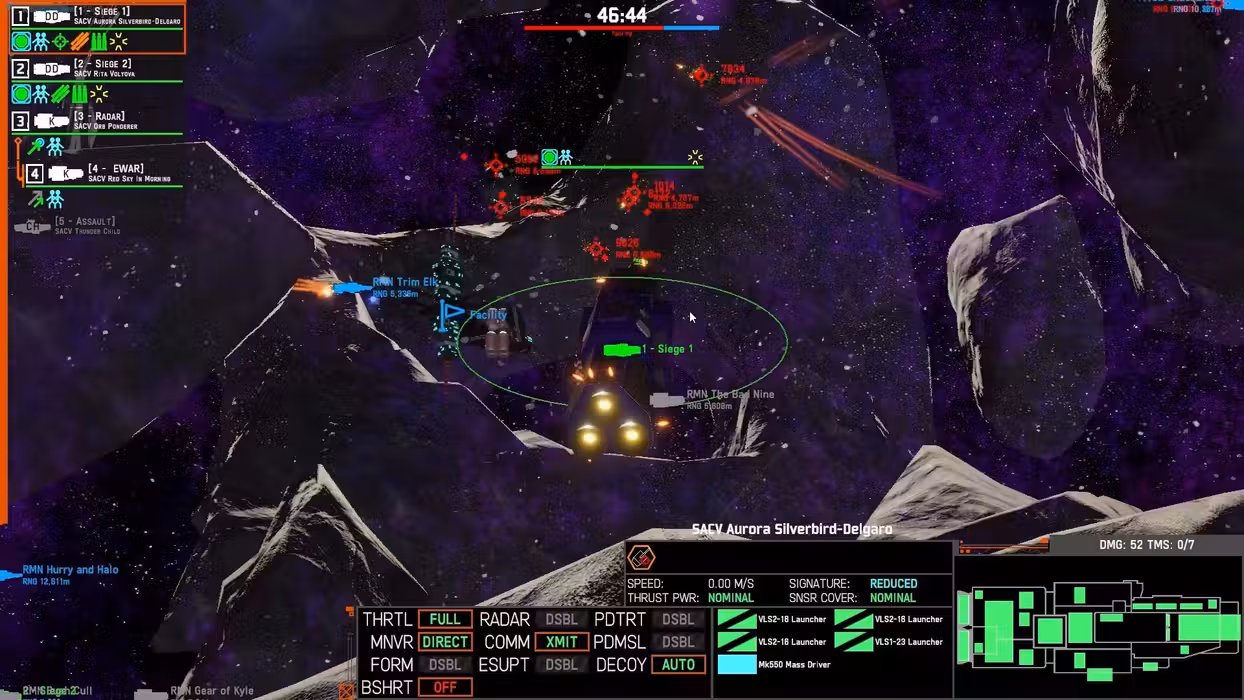Toggle throttle FULL setting
This screenshot has width=1244, height=700.
(445, 619)
